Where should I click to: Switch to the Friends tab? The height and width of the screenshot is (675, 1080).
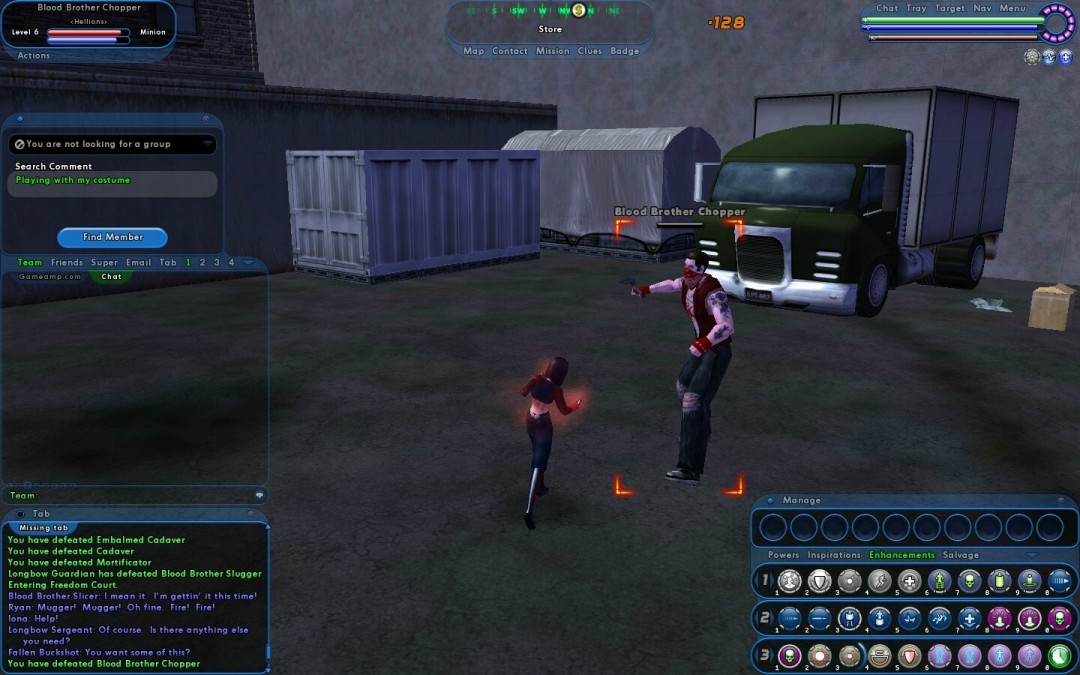click(67, 263)
